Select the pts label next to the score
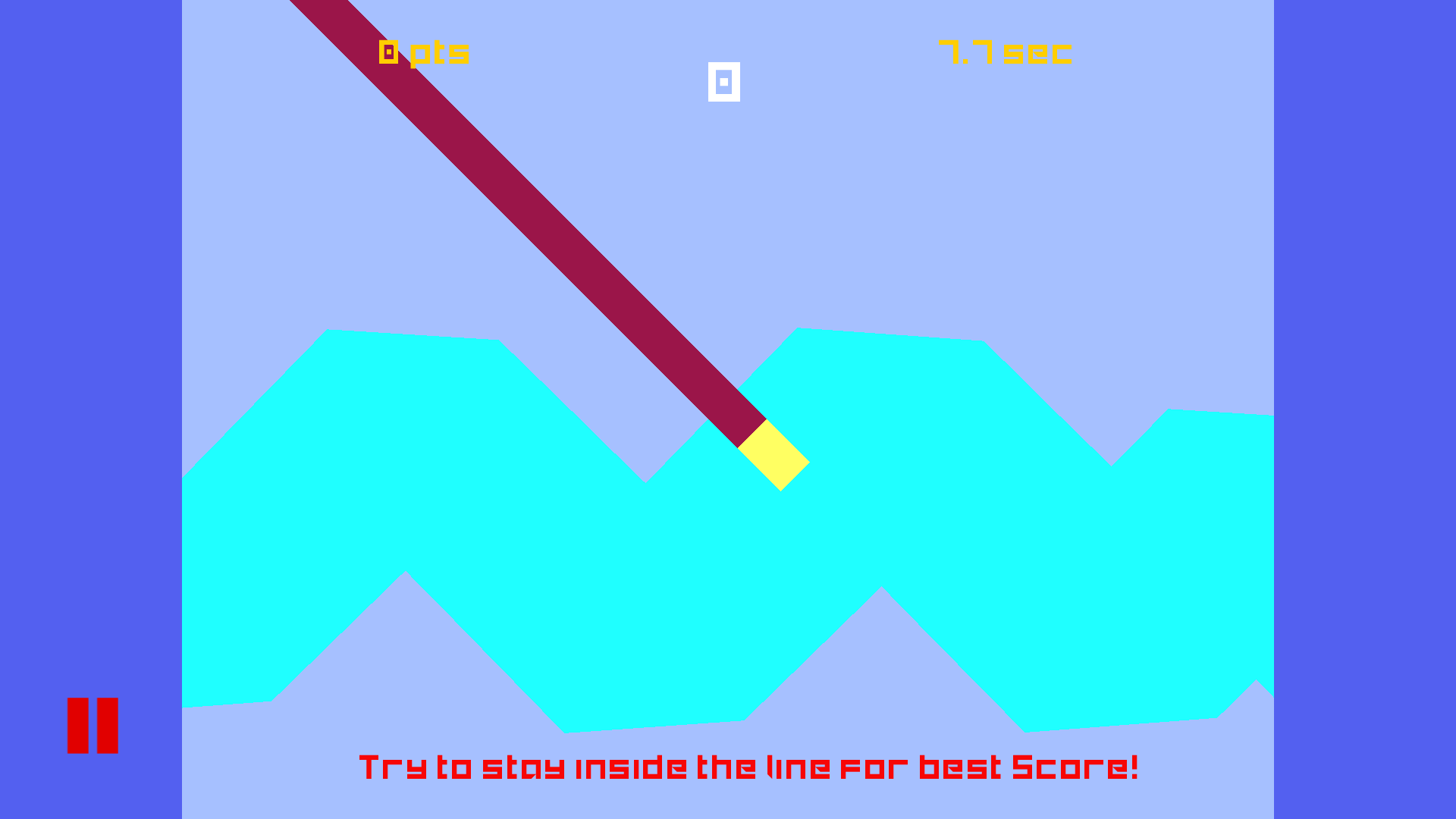Viewport: 1456px width, 819px height. point(440,53)
